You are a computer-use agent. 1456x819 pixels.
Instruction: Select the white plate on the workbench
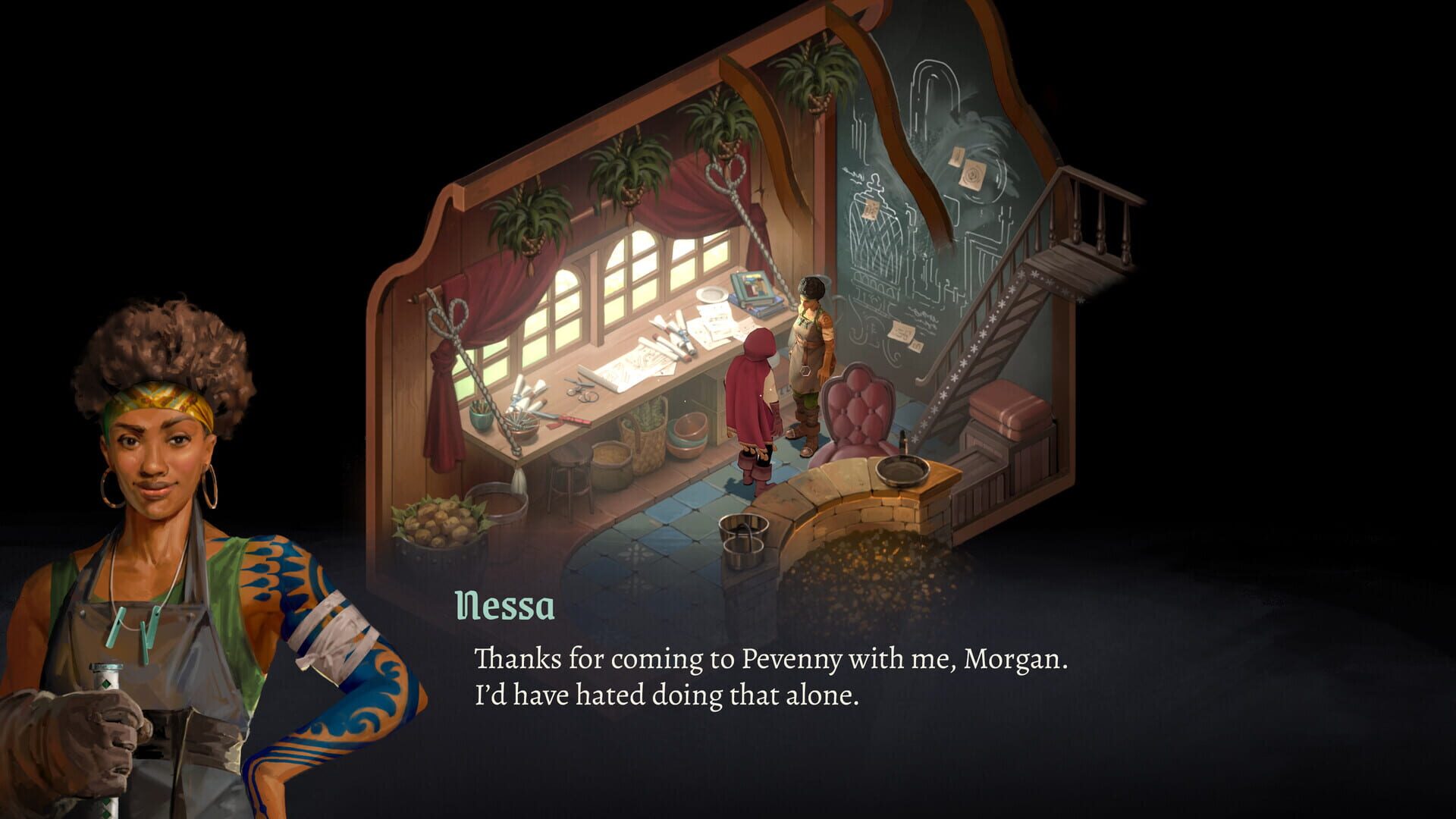[710, 295]
